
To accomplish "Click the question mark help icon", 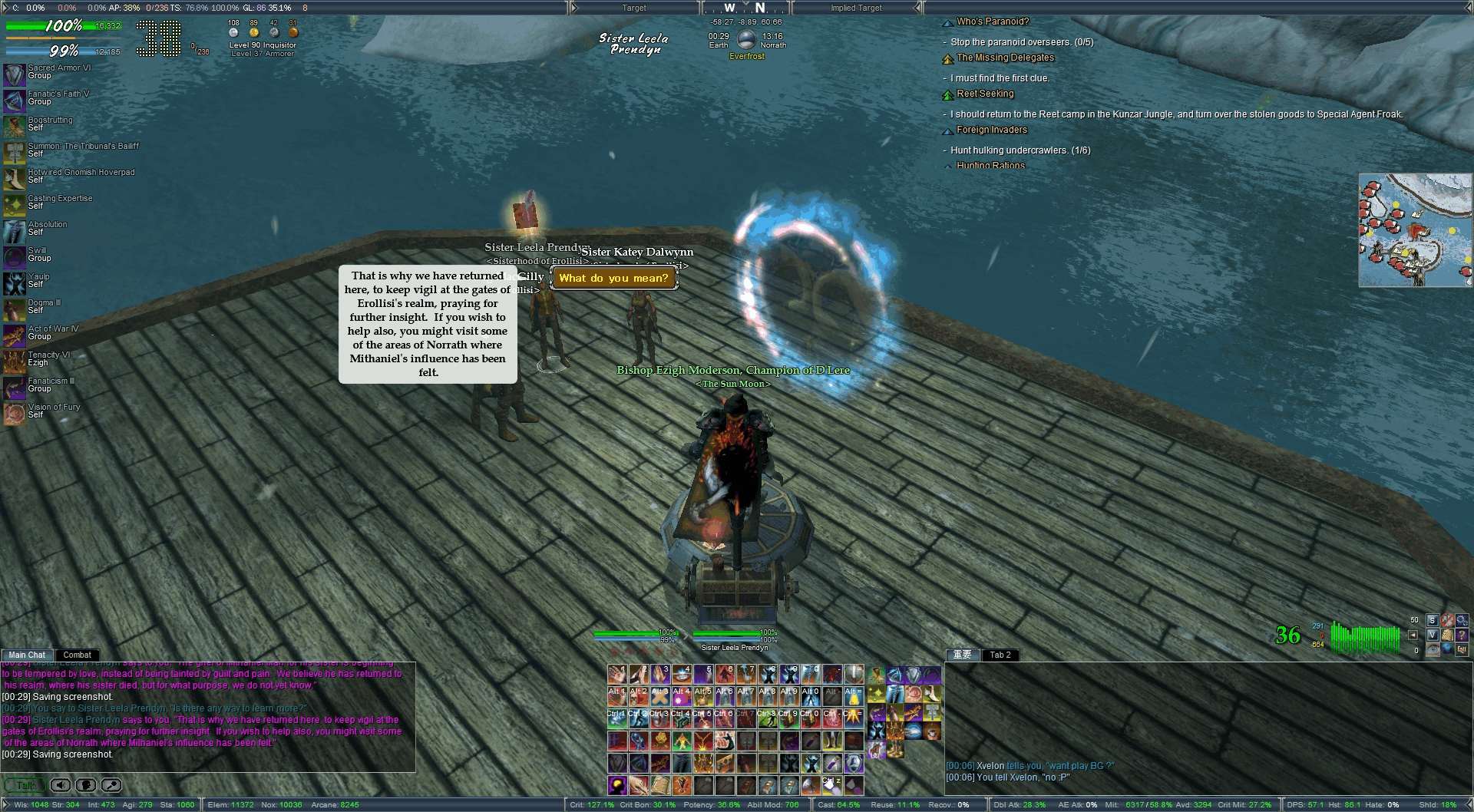I will pos(1462,635).
